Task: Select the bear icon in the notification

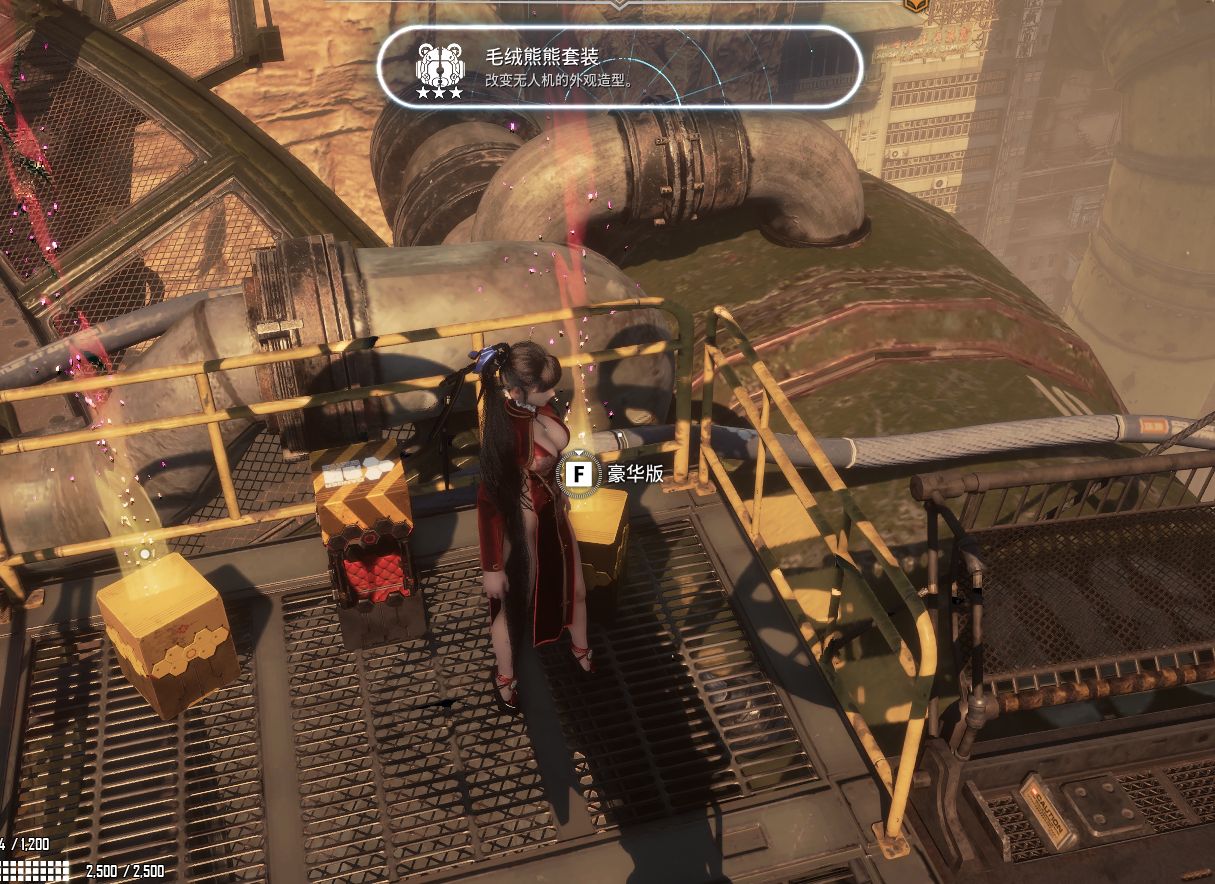Action: pyautogui.click(x=439, y=64)
